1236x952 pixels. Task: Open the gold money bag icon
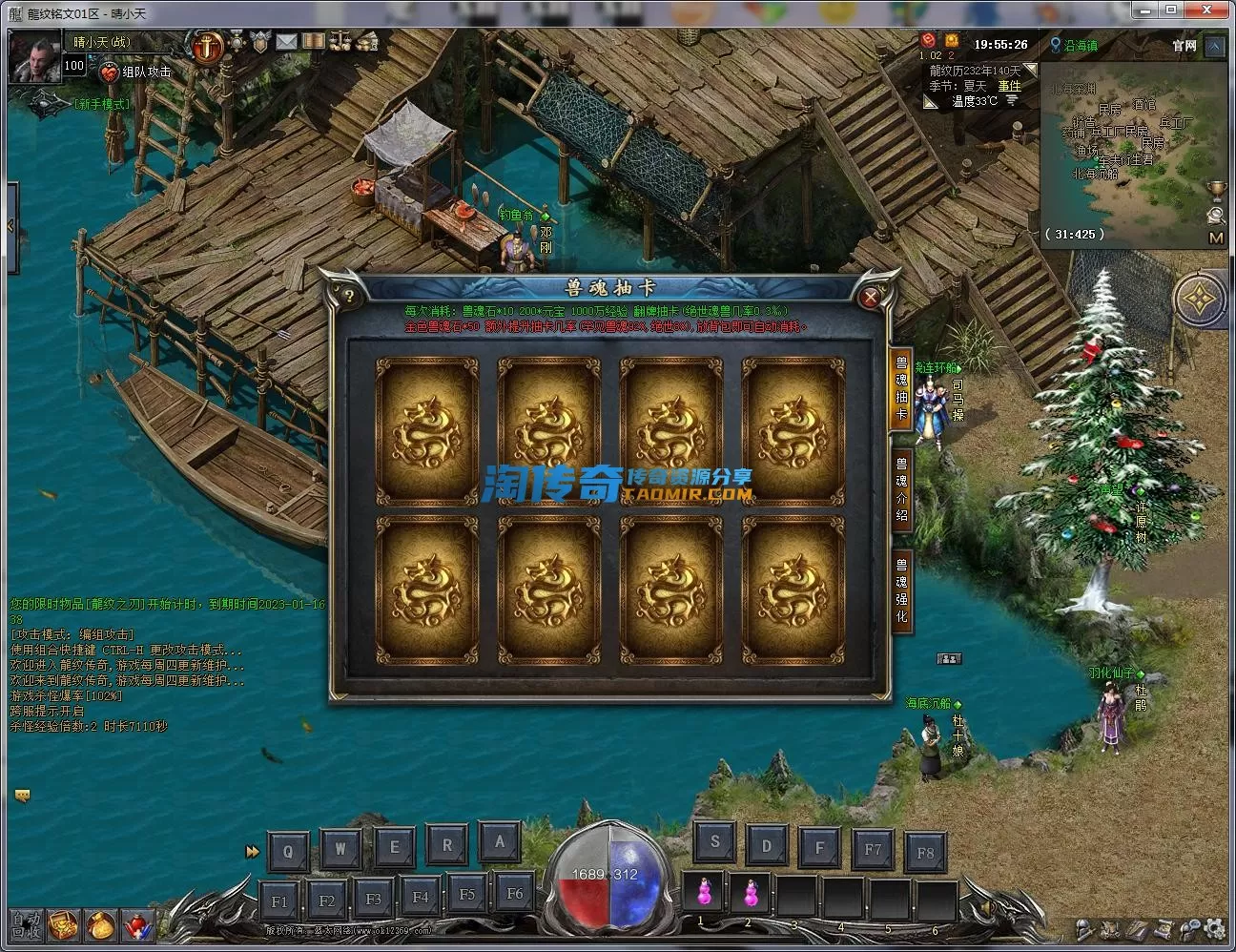click(x=101, y=925)
